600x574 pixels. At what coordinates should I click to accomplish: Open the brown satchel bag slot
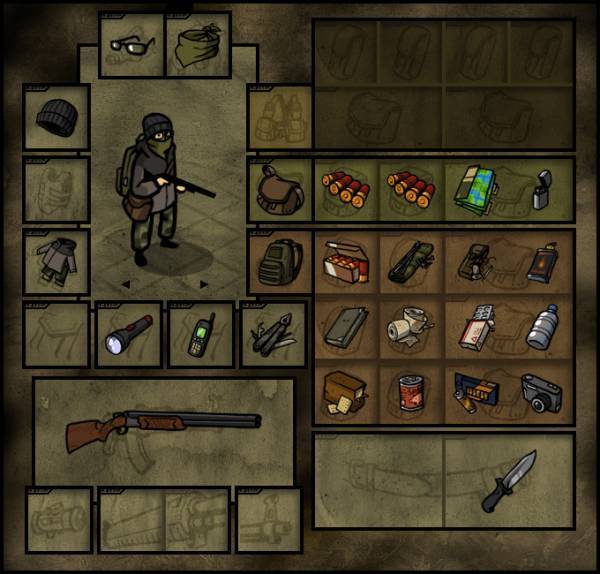coord(279,189)
